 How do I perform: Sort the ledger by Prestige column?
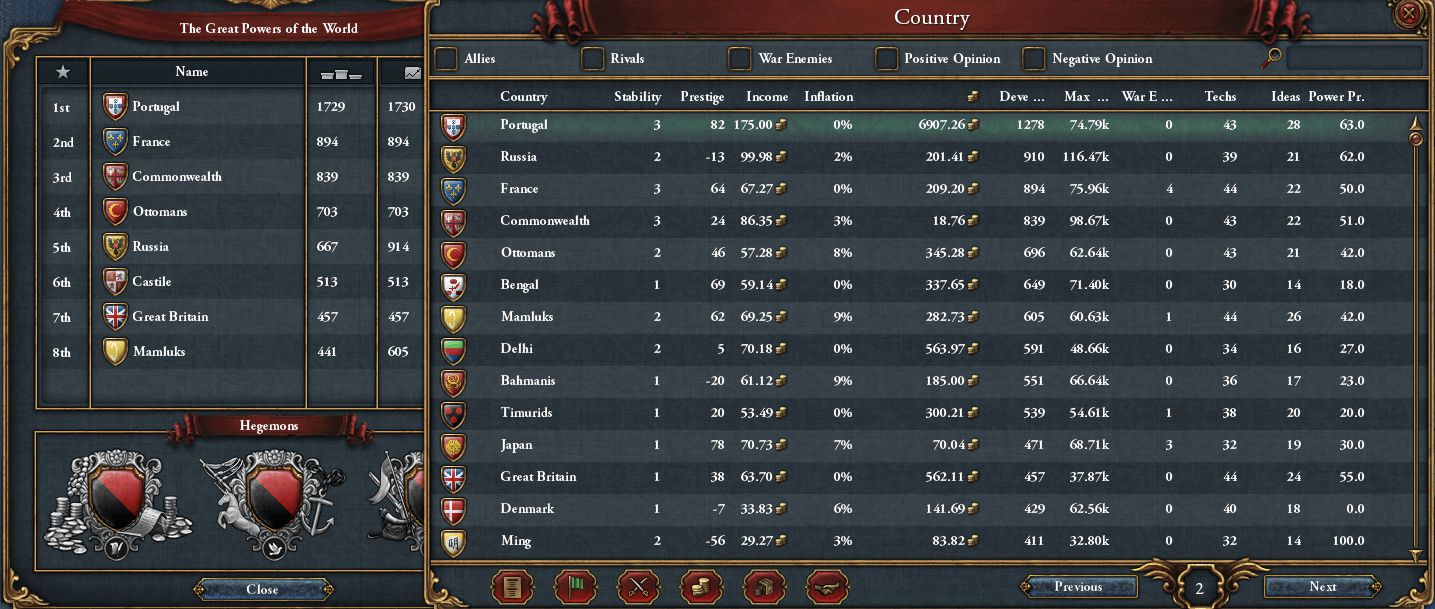click(x=702, y=97)
